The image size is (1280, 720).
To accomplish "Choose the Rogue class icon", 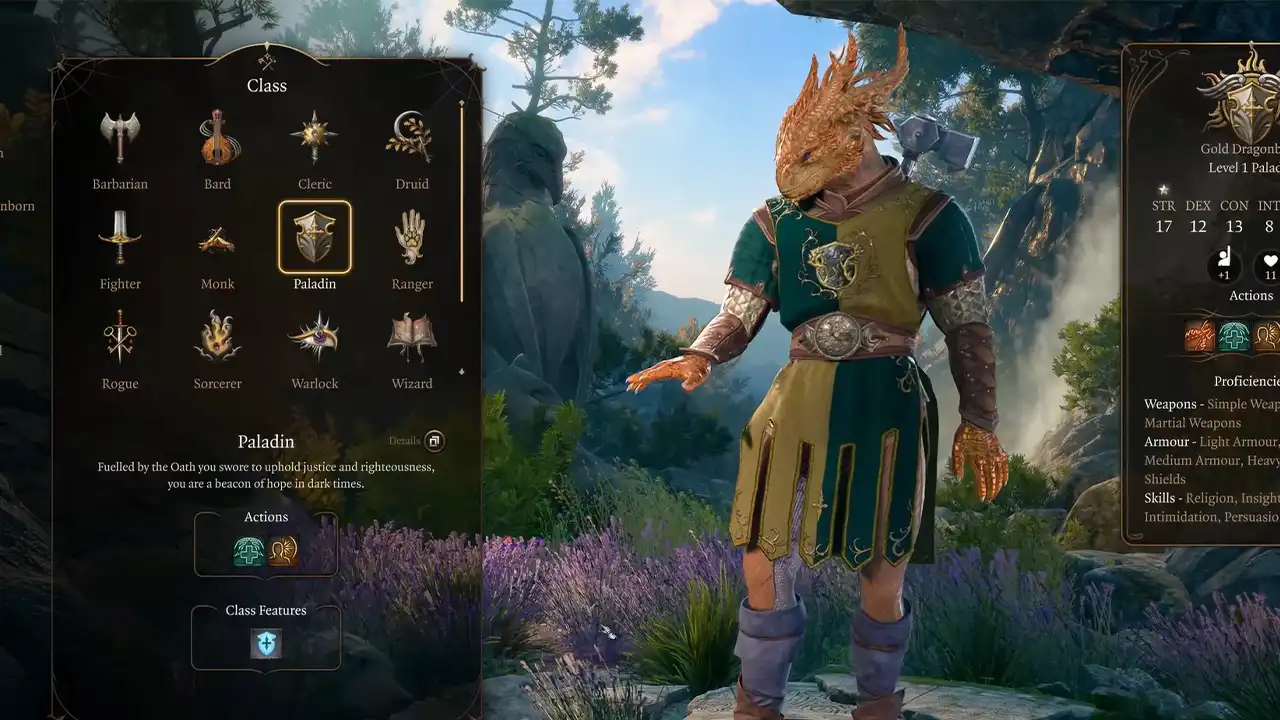I will (x=119, y=337).
